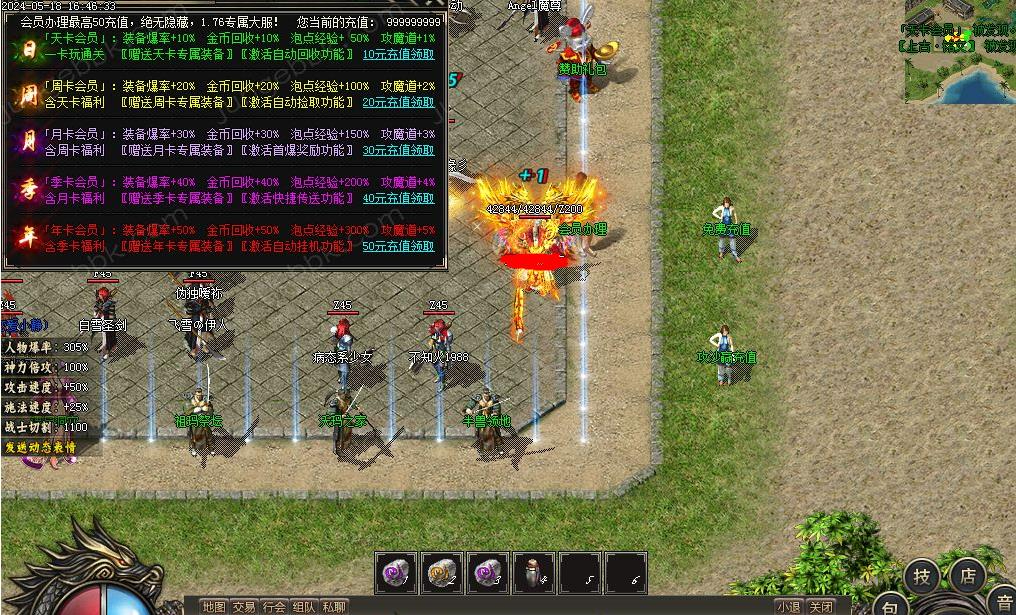Claim the 50元充值领取 yearly card offer
The image size is (1016, 615).
pos(398,246)
